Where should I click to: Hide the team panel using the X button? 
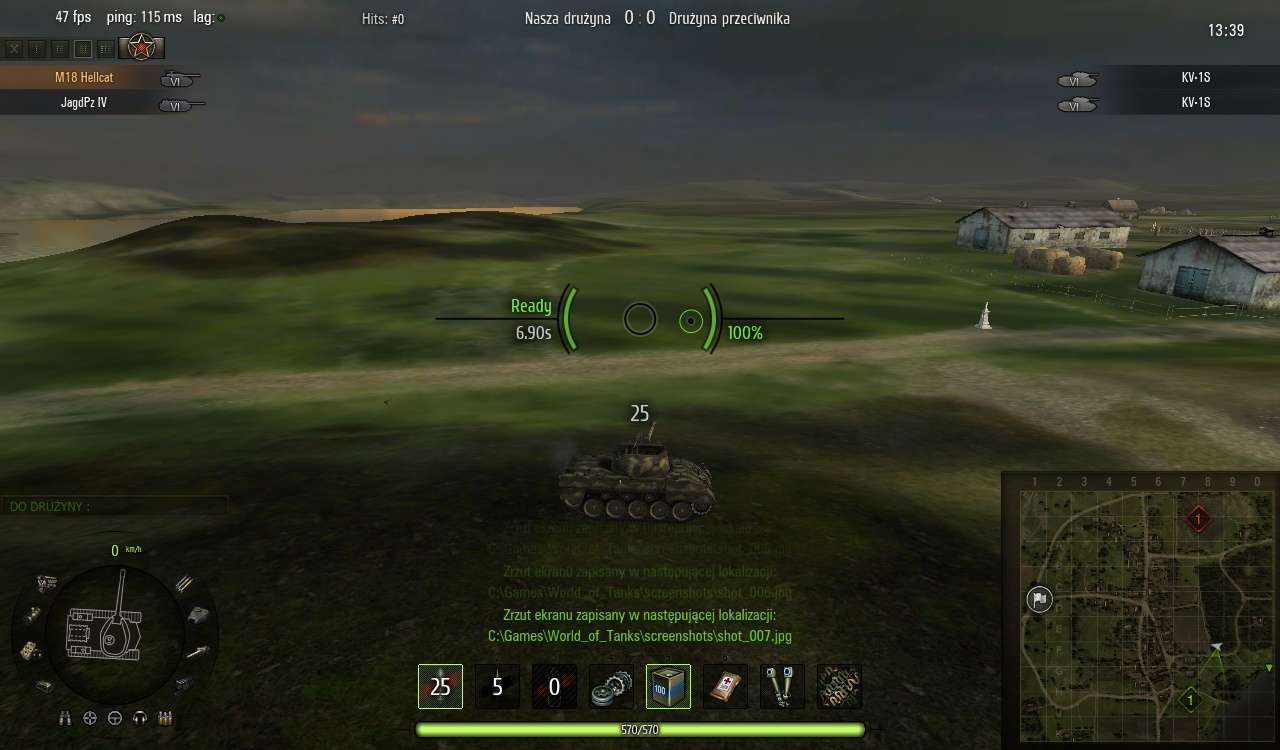(14, 48)
